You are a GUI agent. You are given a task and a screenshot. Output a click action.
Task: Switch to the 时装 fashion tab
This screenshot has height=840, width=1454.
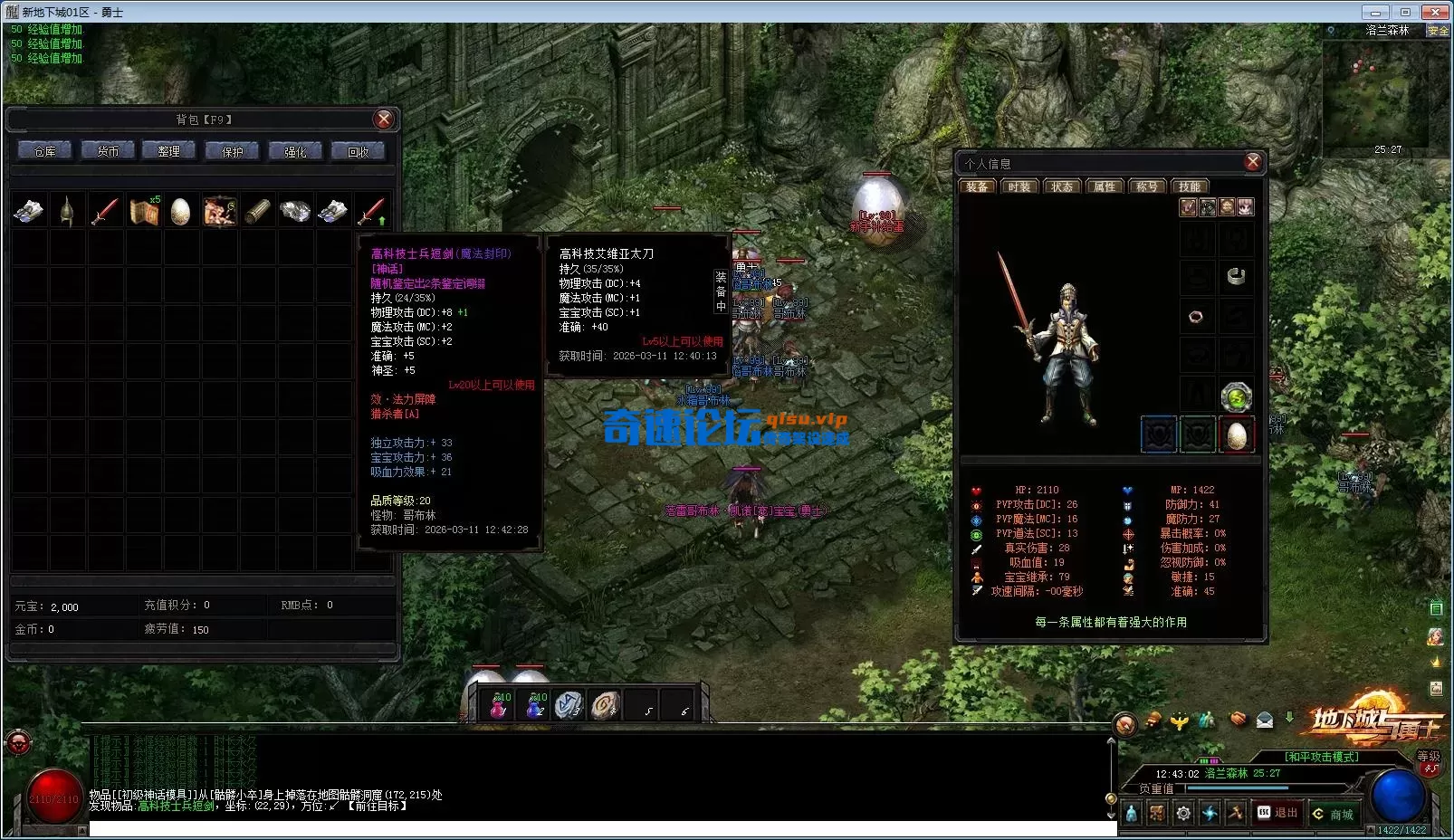point(1019,186)
